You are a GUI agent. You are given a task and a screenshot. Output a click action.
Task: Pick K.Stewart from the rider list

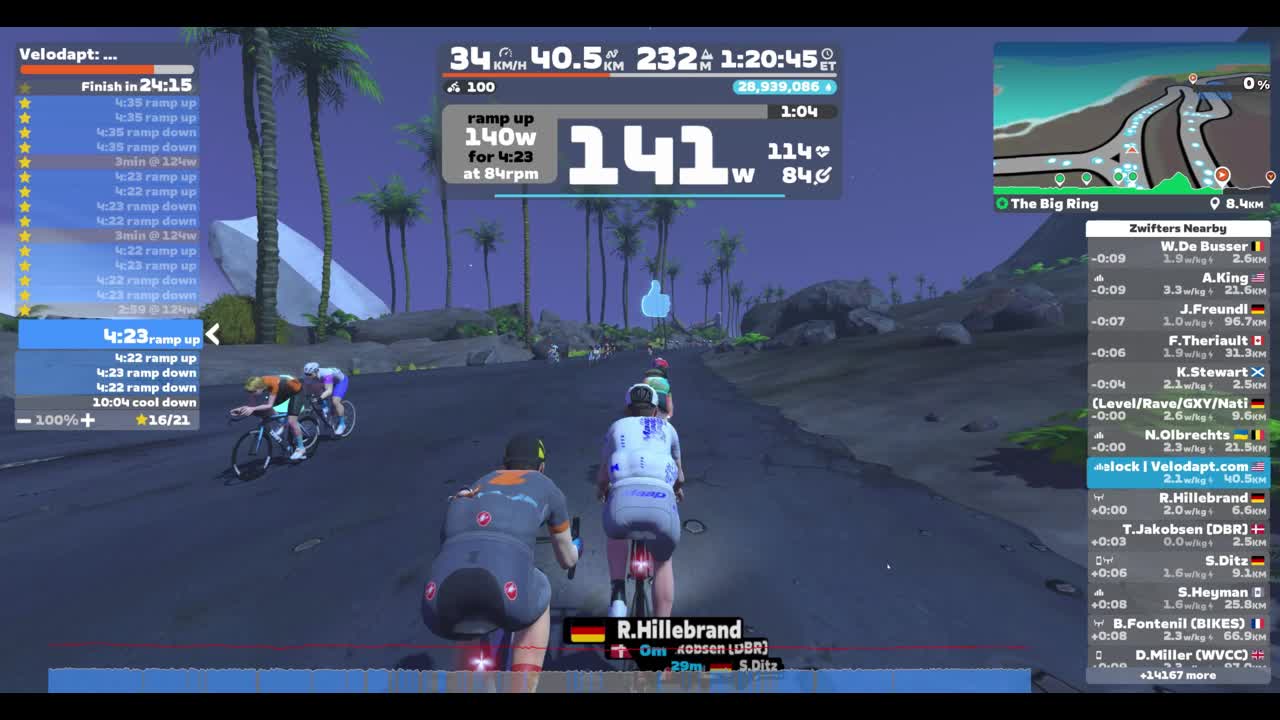click(1177, 378)
